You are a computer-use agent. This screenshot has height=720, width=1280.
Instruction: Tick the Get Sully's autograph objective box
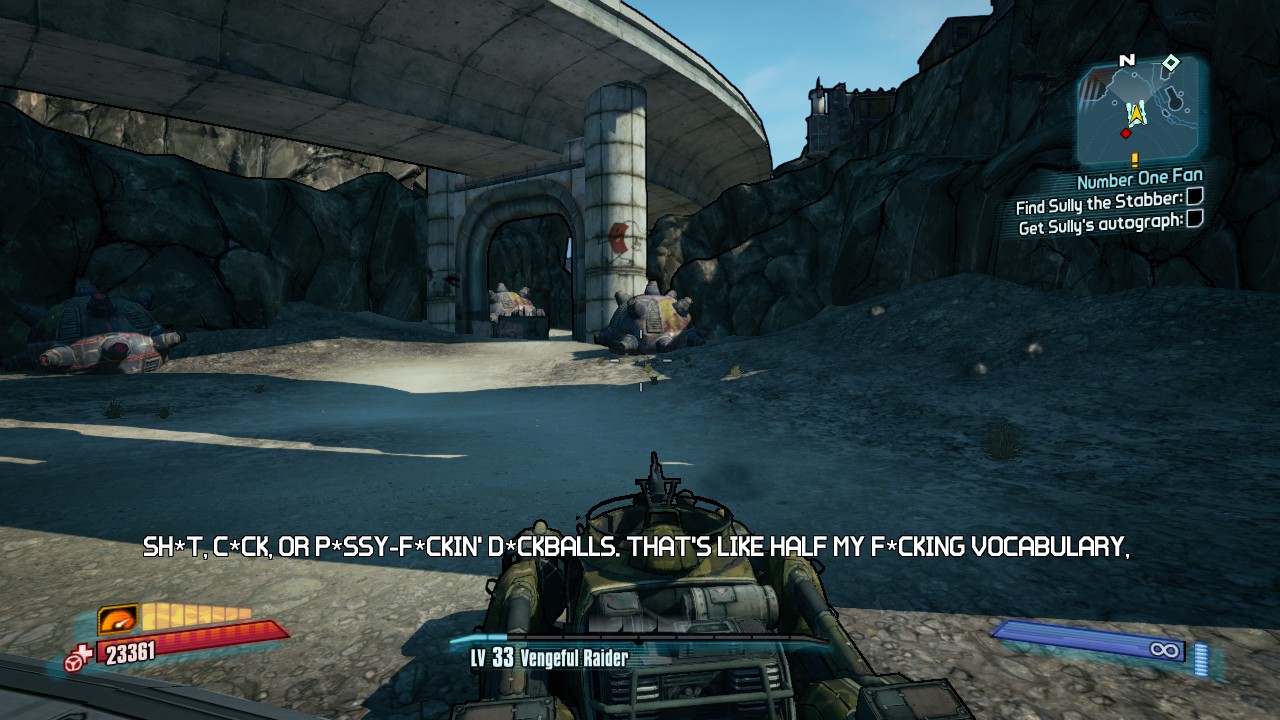point(1194,220)
